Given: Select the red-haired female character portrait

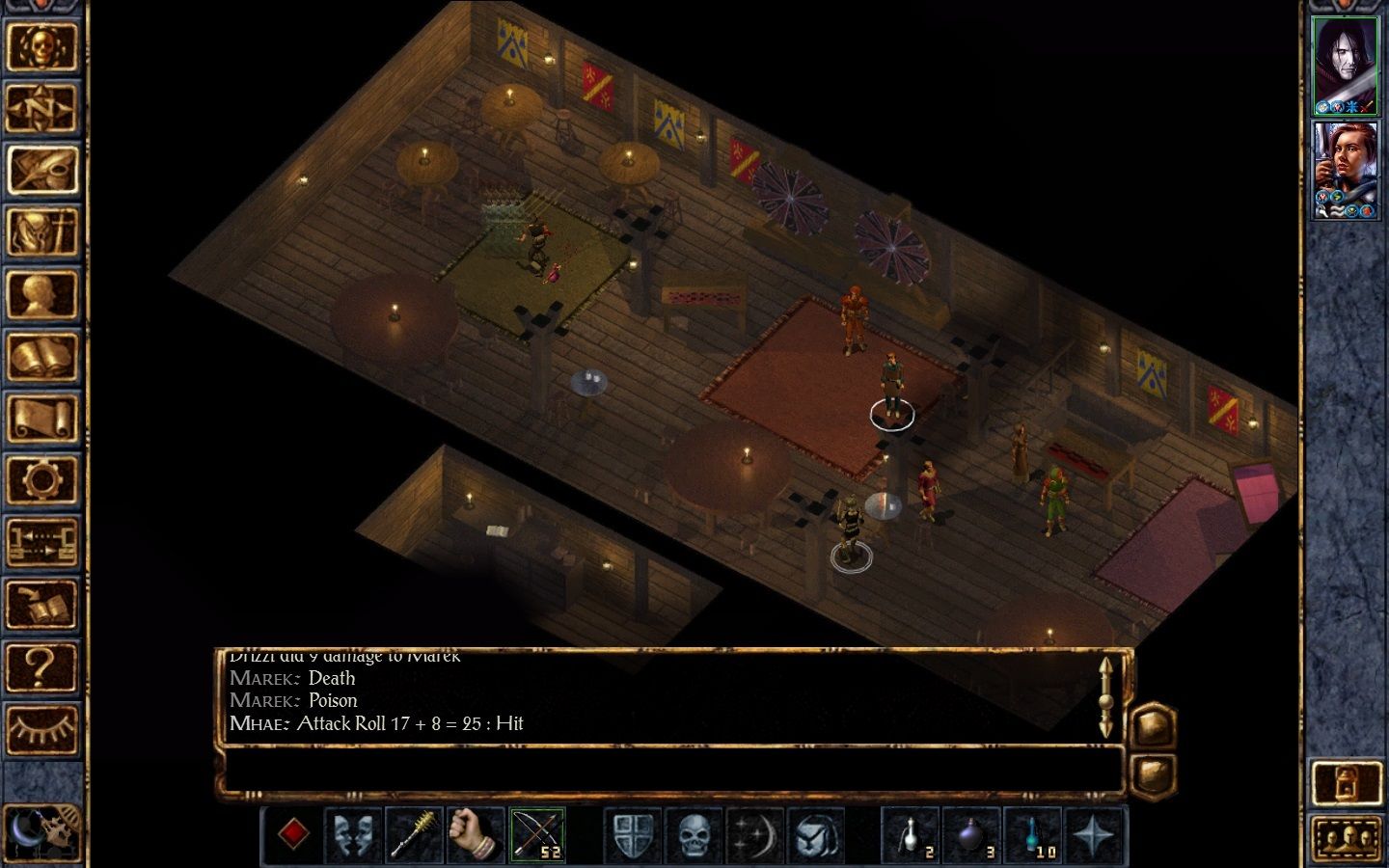Looking at the screenshot, I should click(1346, 170).
